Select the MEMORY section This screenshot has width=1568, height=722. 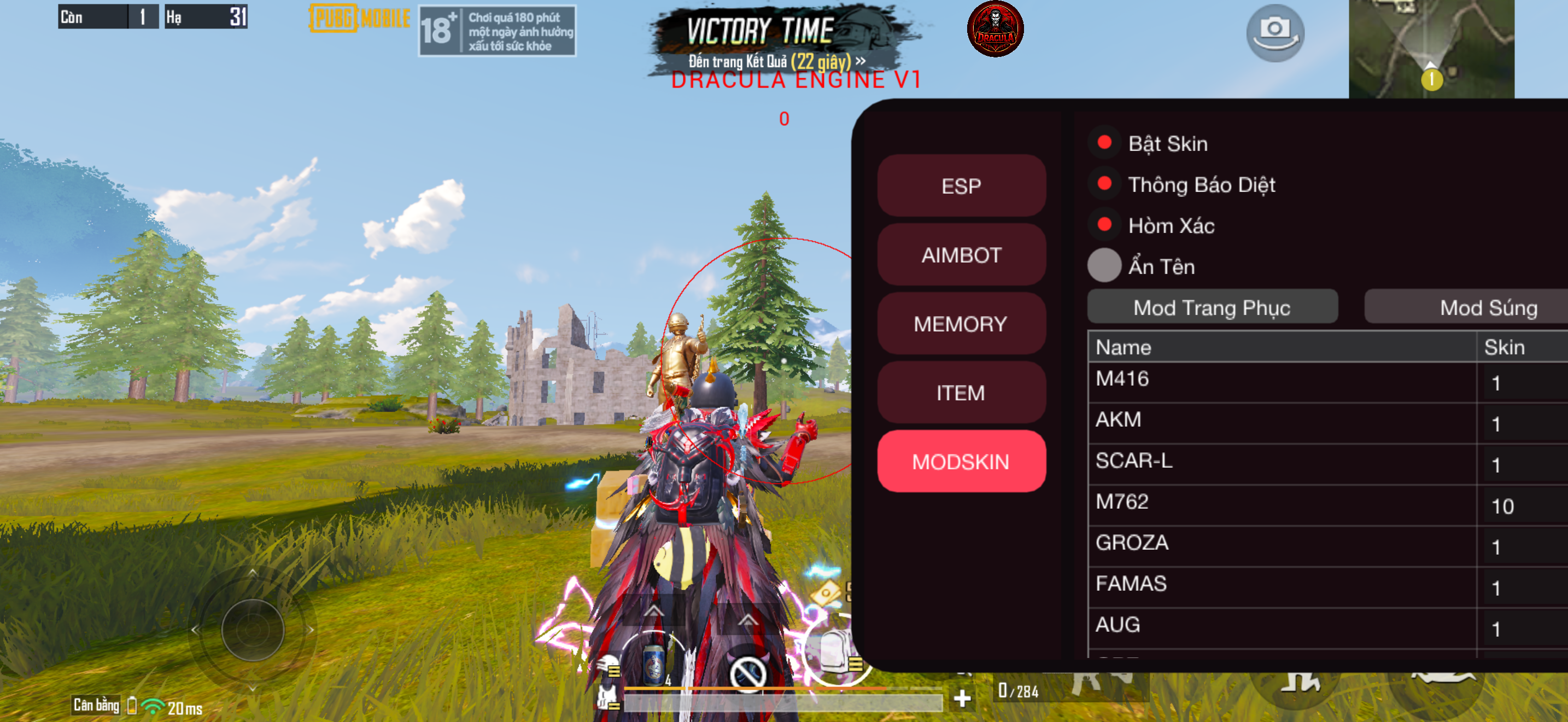tap(961, 323)
